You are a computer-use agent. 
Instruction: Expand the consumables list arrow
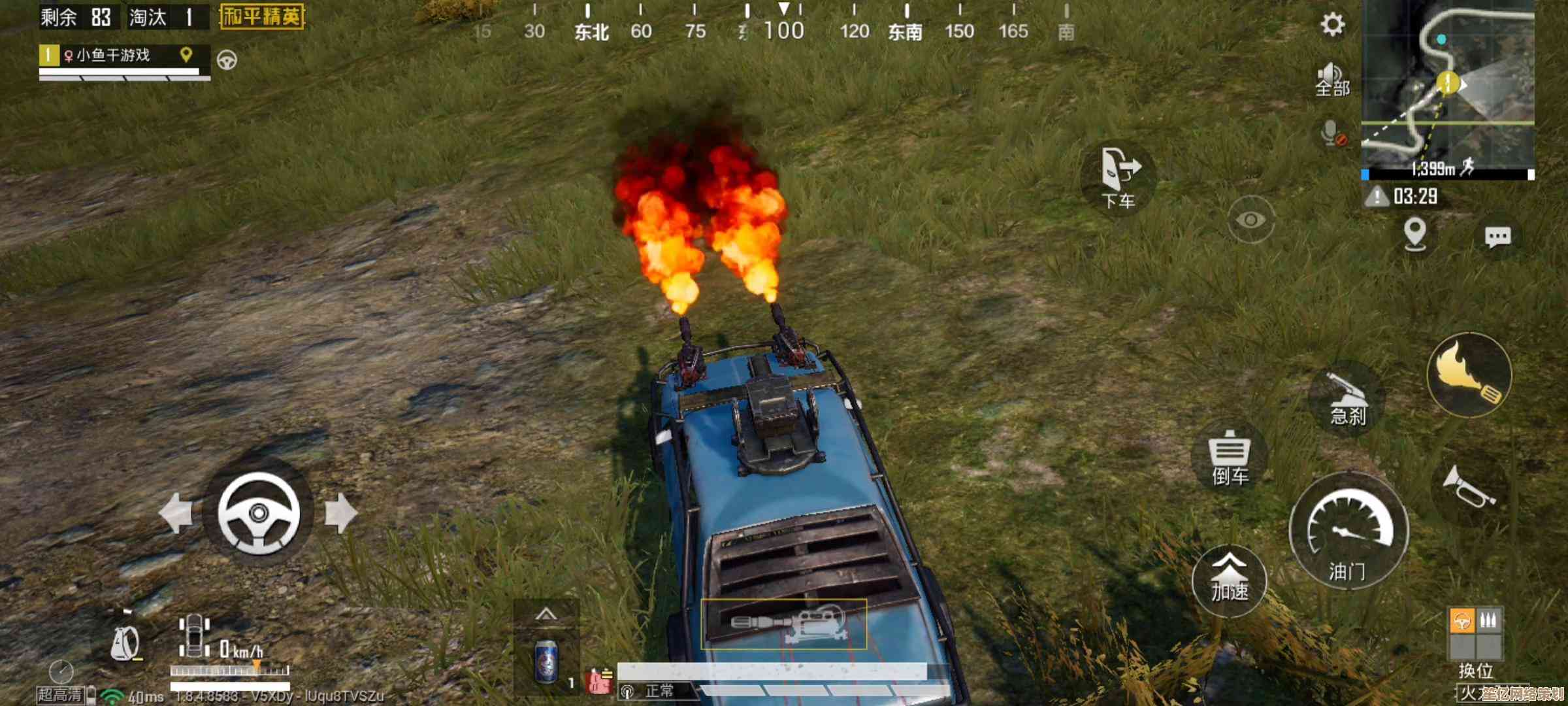[546, 614]
